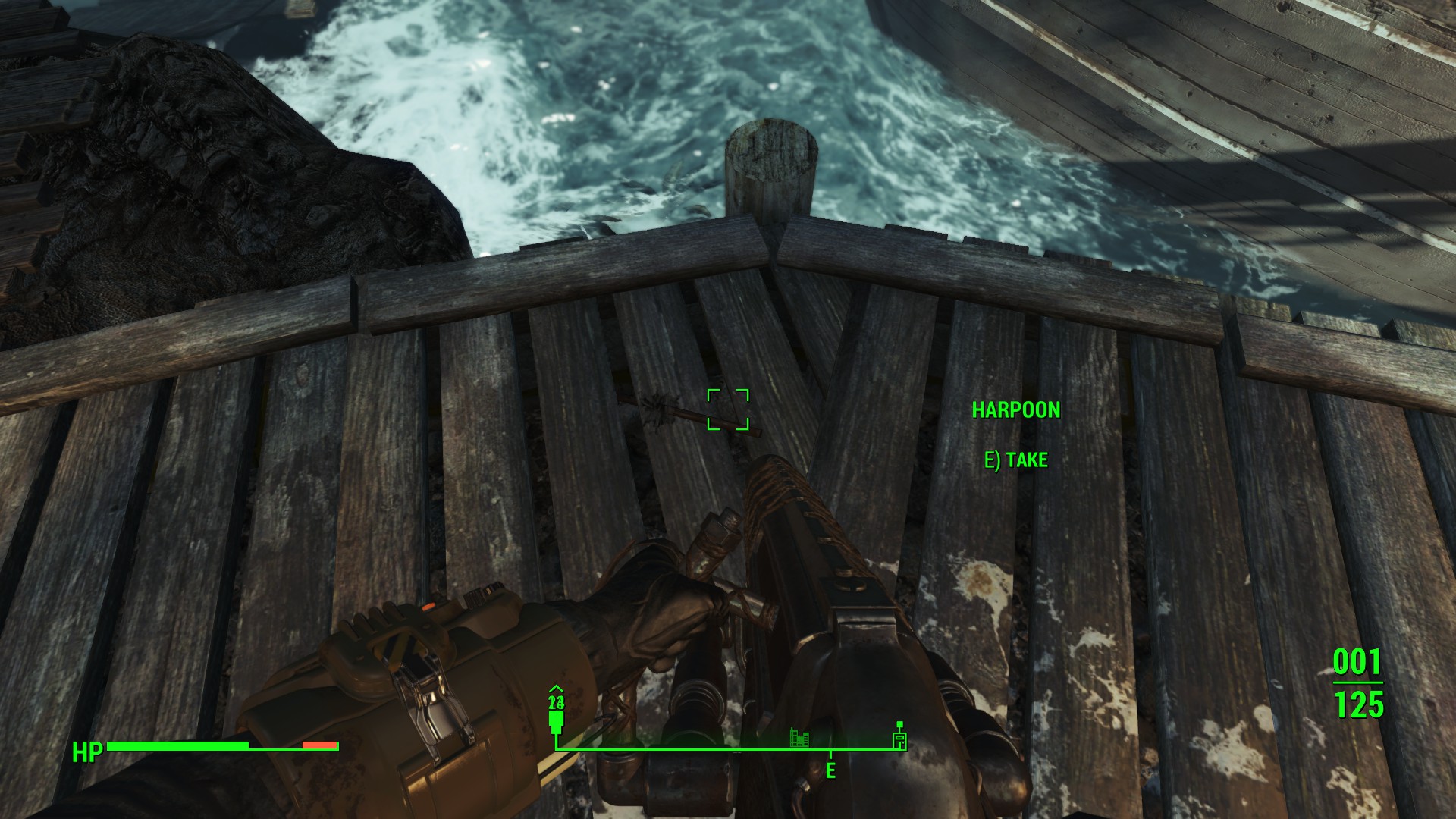Select the lighthouse marker on the compass
This screenshot has height=819, width=1456.
click(899, 736)
